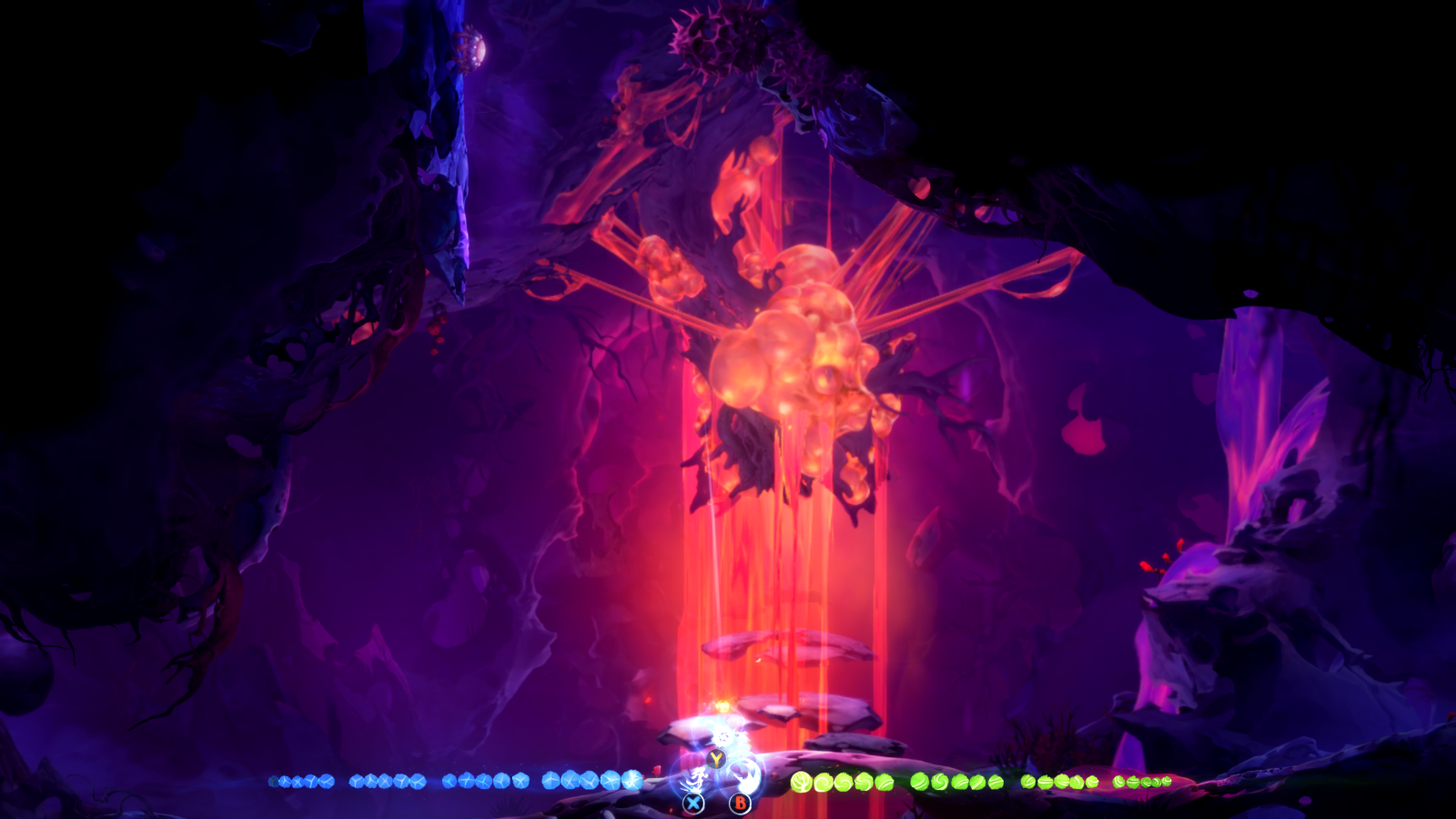
Task: Click the X button prompt below Ori
Action: click(693, 803)
